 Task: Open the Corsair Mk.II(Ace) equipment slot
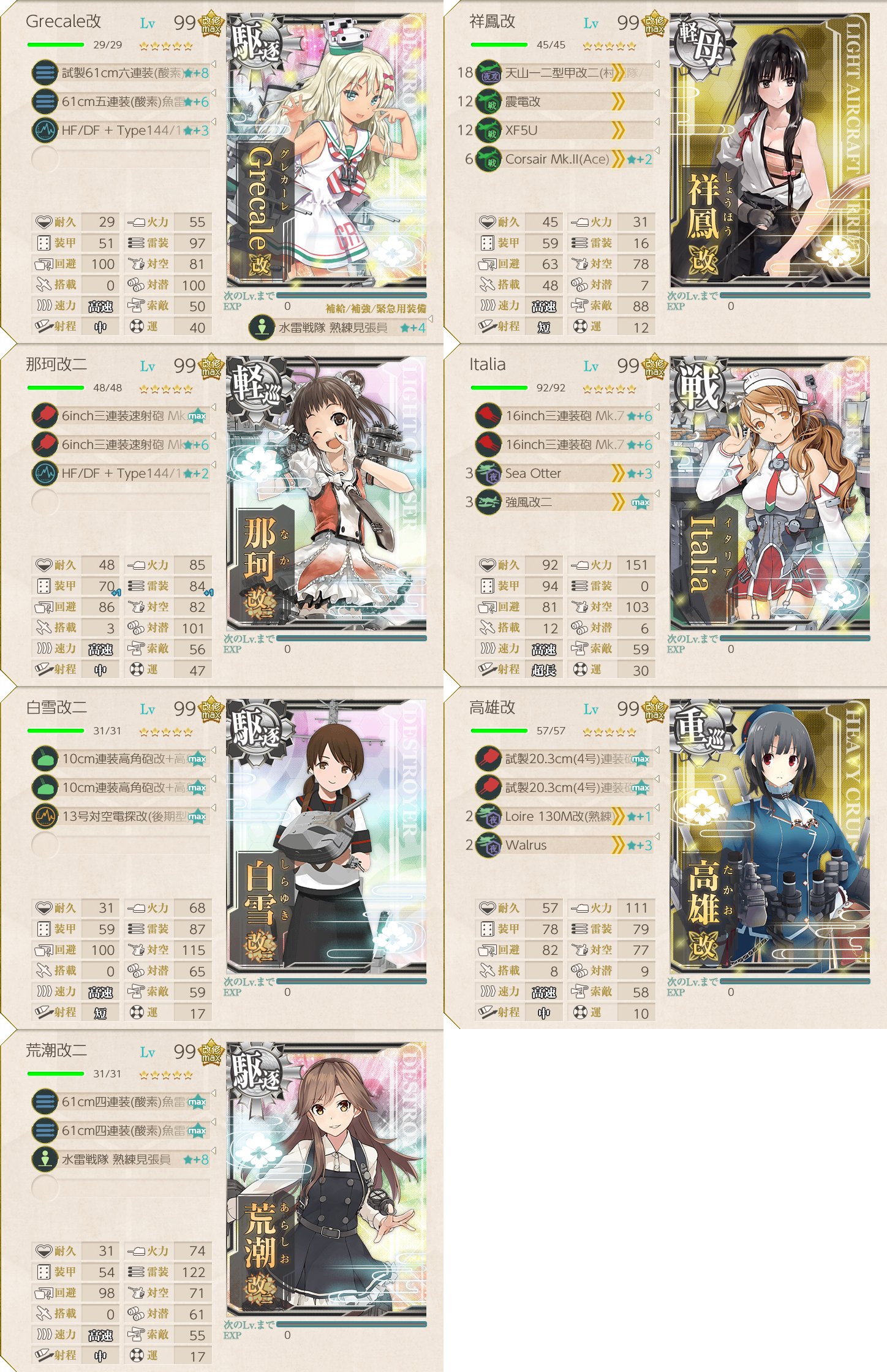[564, 159]
